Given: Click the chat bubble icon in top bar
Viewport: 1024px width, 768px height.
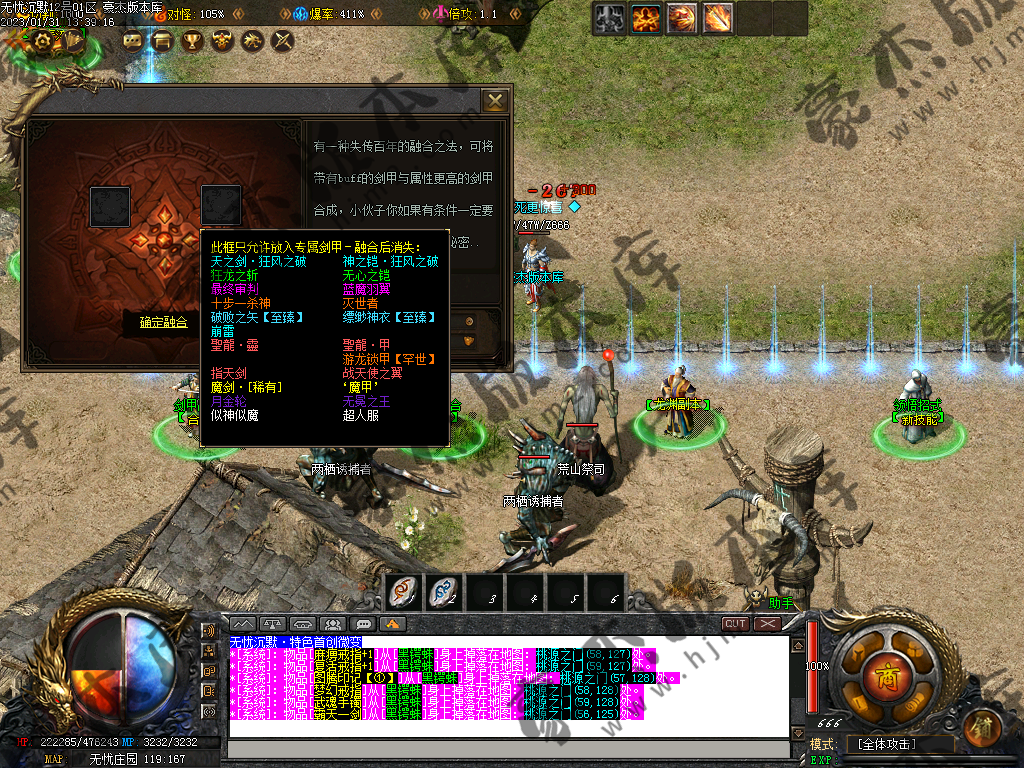Looking at the screenshot, I should pyautogui.click(x=131, y=41).
